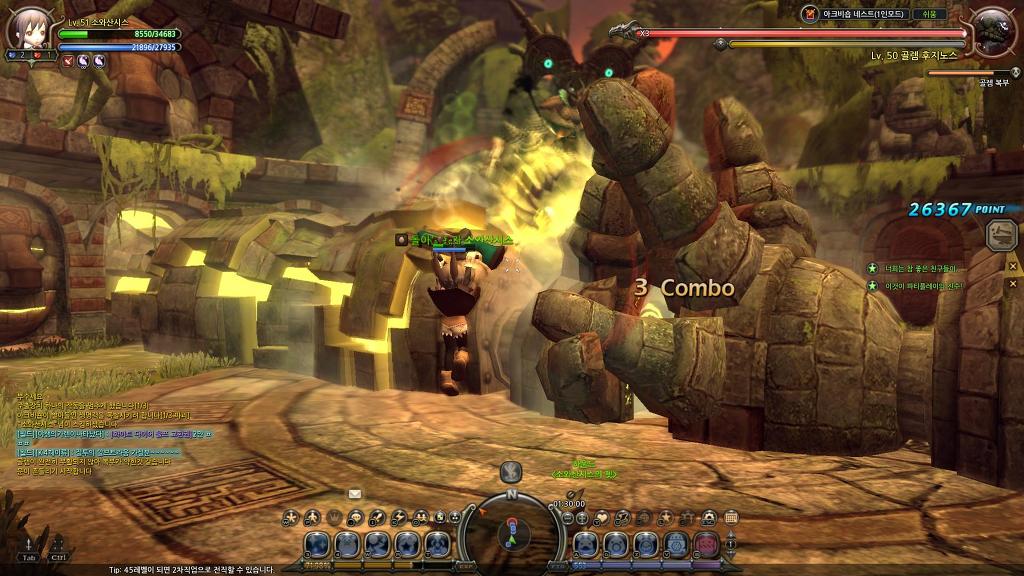Select the golem boss portrait
The image size is (1024, 576).
[x=993, y=32]
